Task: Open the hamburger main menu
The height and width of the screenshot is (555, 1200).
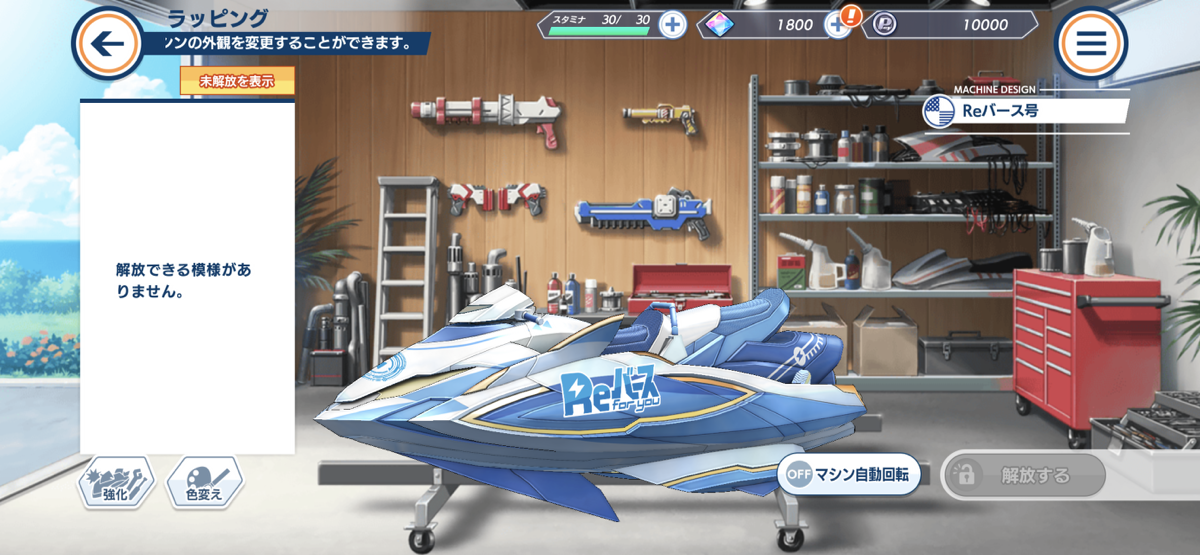Action: click(1091, 43)
